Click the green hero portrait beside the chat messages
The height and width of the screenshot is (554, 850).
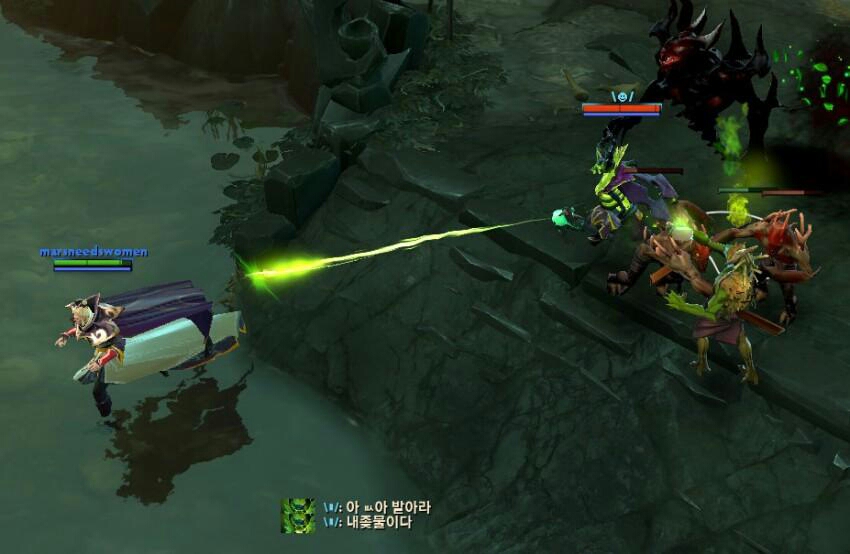pyautogui.click(x=298, y=515)
